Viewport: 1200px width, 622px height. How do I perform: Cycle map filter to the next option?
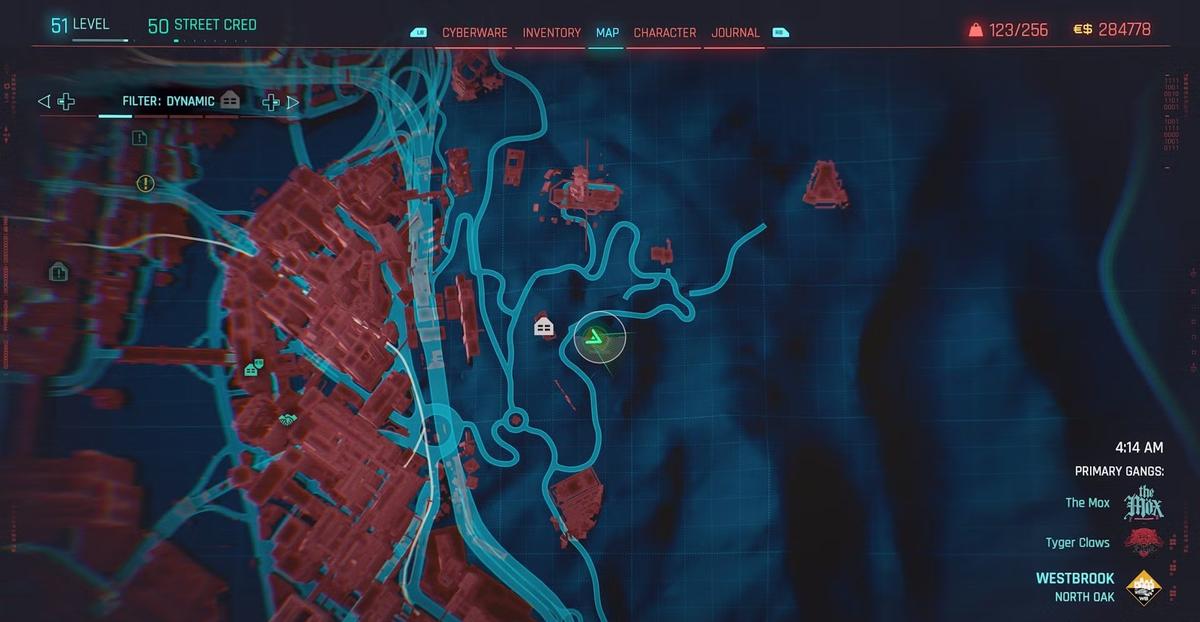(x=293, y=101)
